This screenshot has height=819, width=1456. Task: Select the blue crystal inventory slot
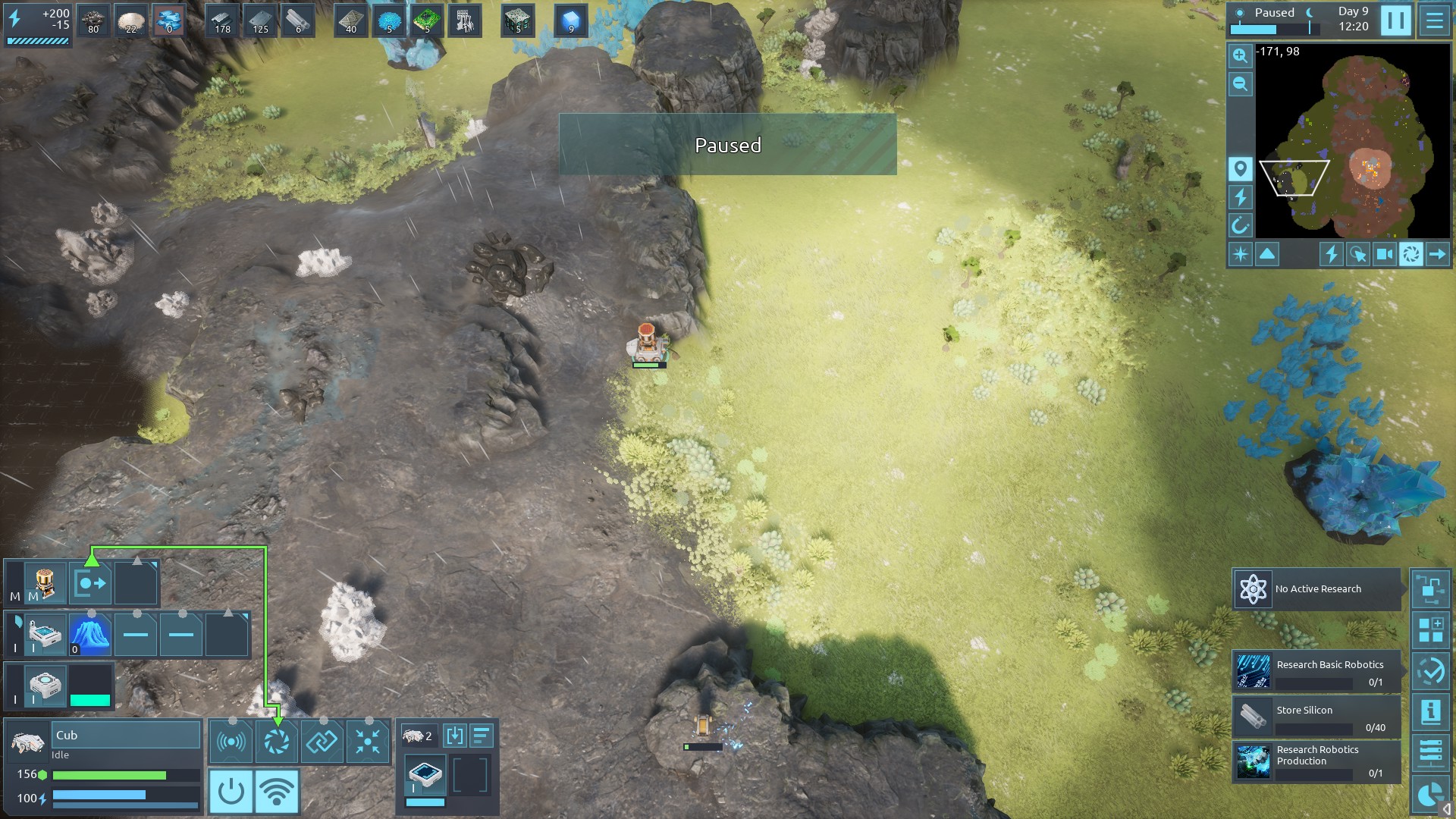coord(90,635)
